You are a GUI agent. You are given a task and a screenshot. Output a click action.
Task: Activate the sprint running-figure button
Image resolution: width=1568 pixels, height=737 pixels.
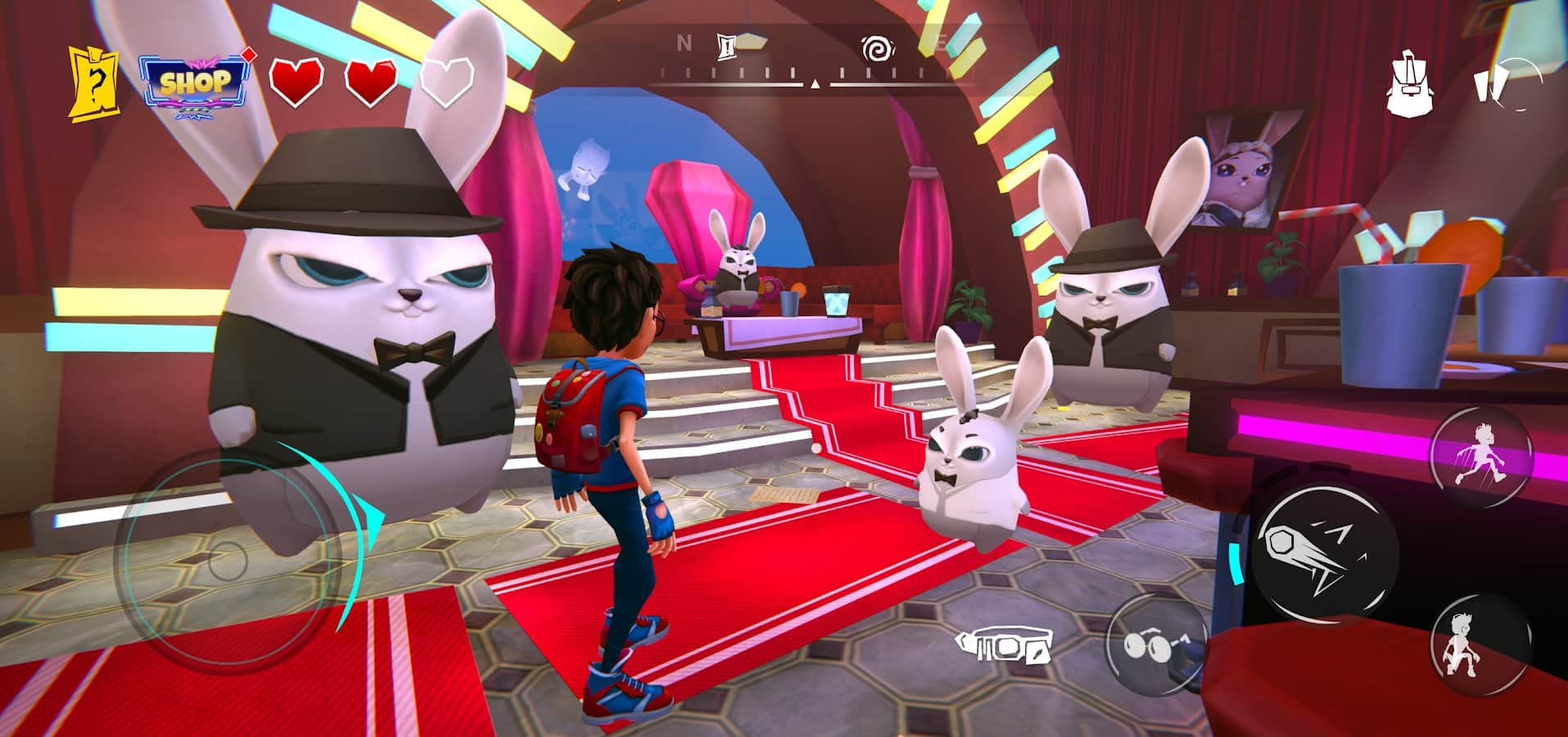point(1481,454)
